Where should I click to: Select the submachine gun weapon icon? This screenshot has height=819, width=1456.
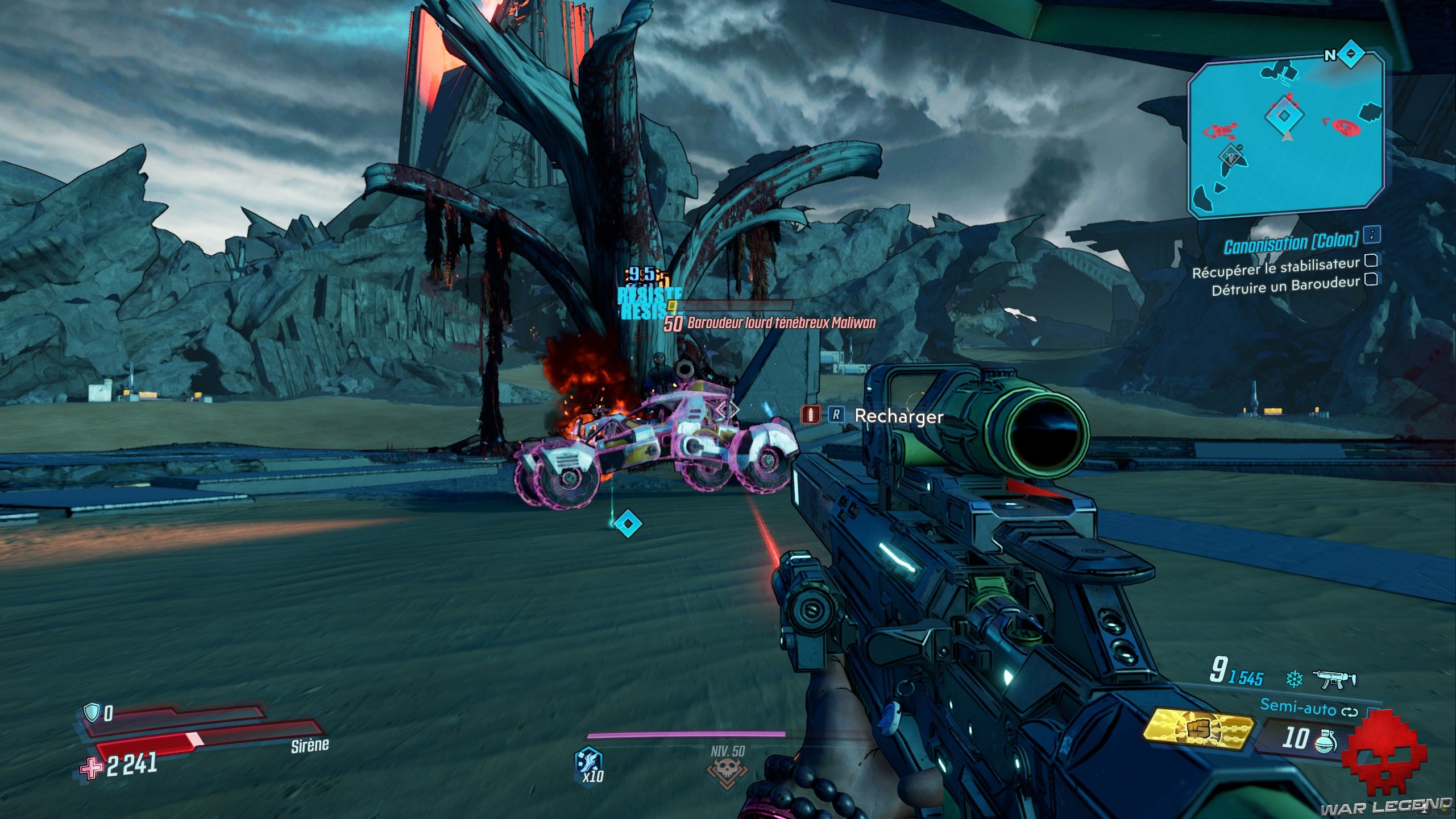(1334, 679)
